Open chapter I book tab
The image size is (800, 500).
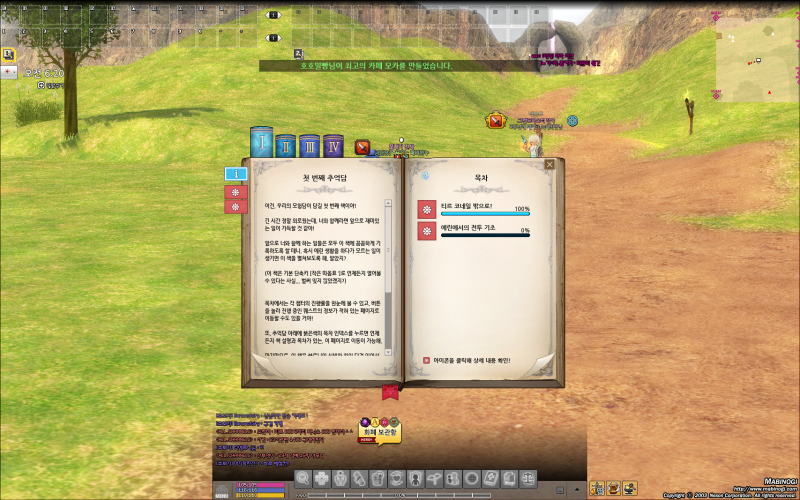[x=262, y=143]
